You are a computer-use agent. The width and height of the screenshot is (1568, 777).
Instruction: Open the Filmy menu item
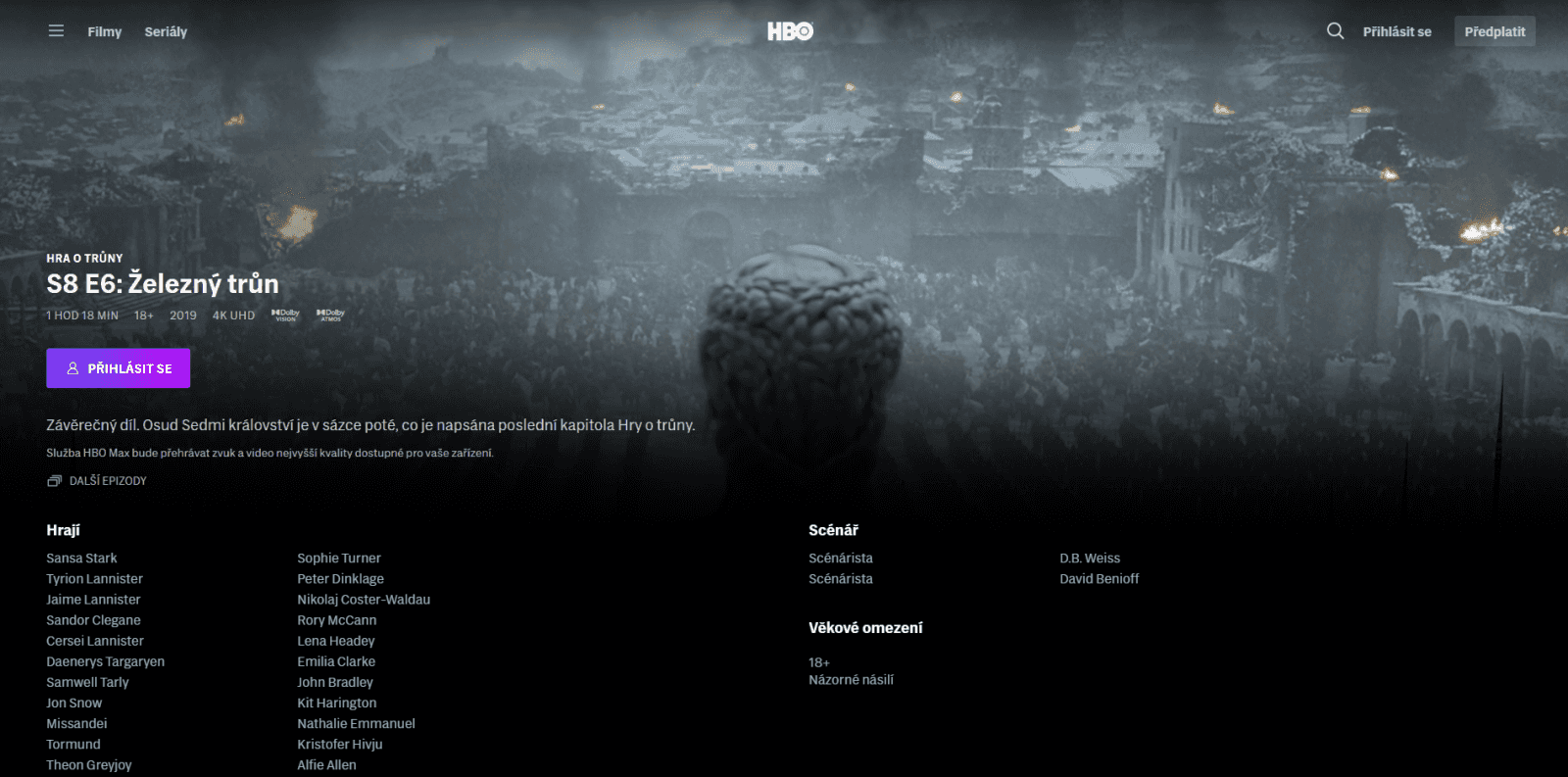pyautogui.click(x=104, y=31)
